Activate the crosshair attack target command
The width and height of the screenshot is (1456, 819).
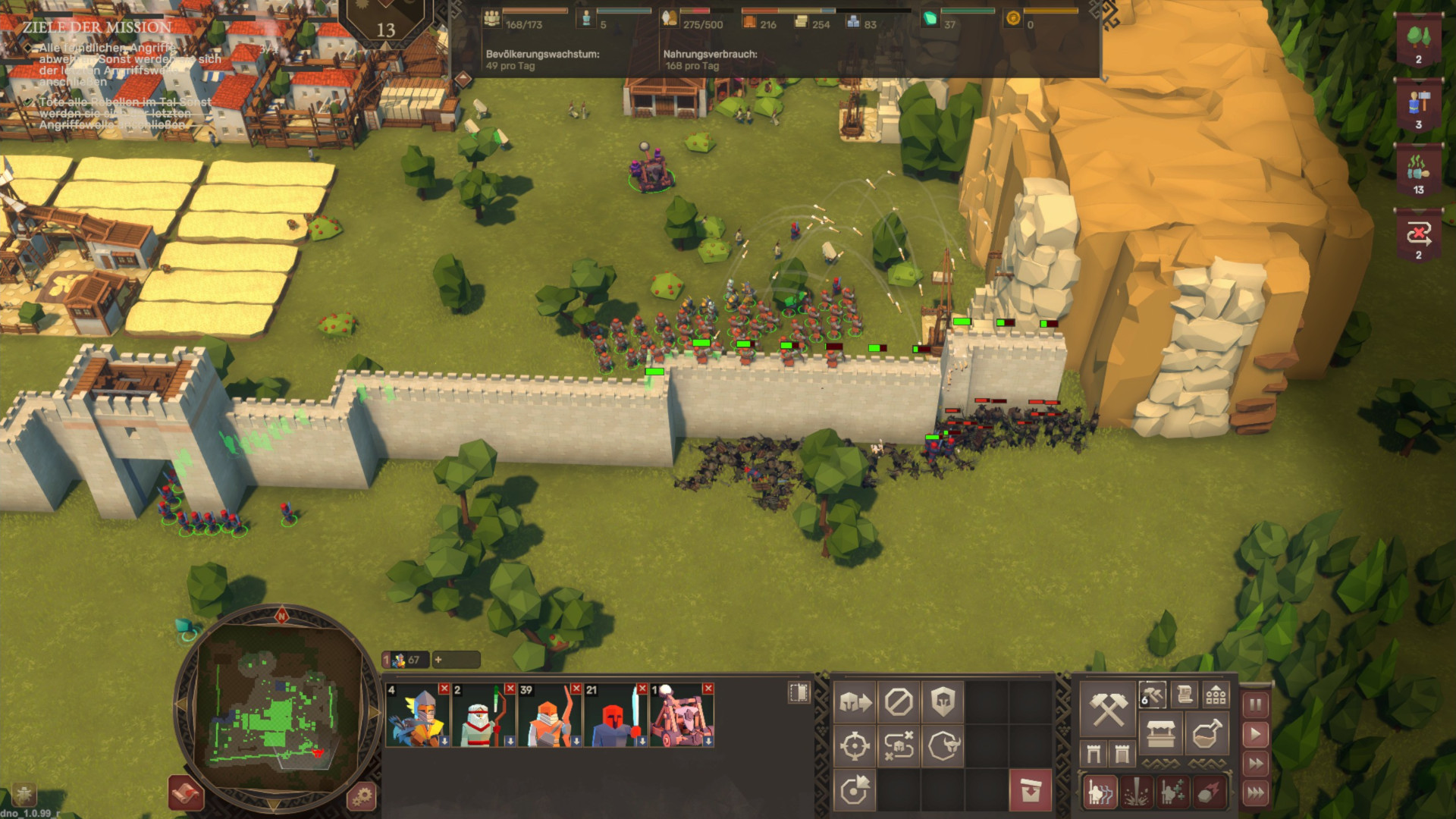tap(855, 746)
